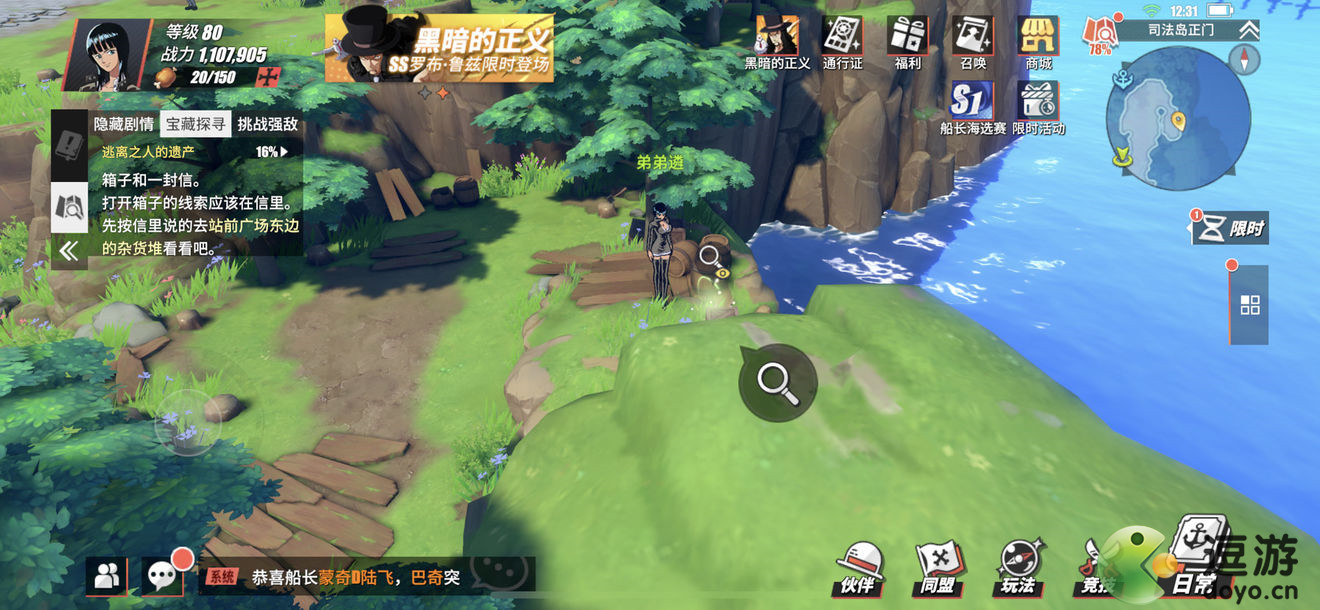Select the 宝藏探寻 tab

click(x=197, y=124)
